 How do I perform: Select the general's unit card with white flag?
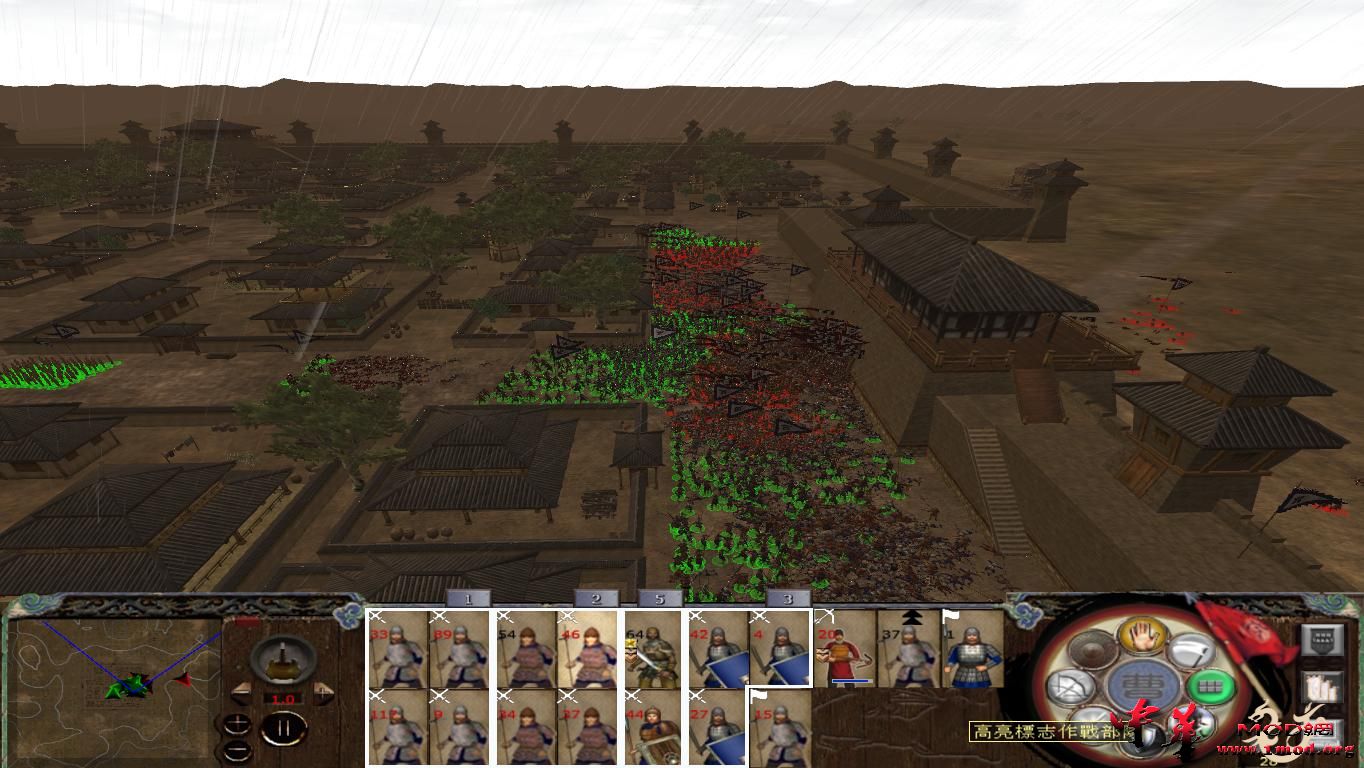972,650
